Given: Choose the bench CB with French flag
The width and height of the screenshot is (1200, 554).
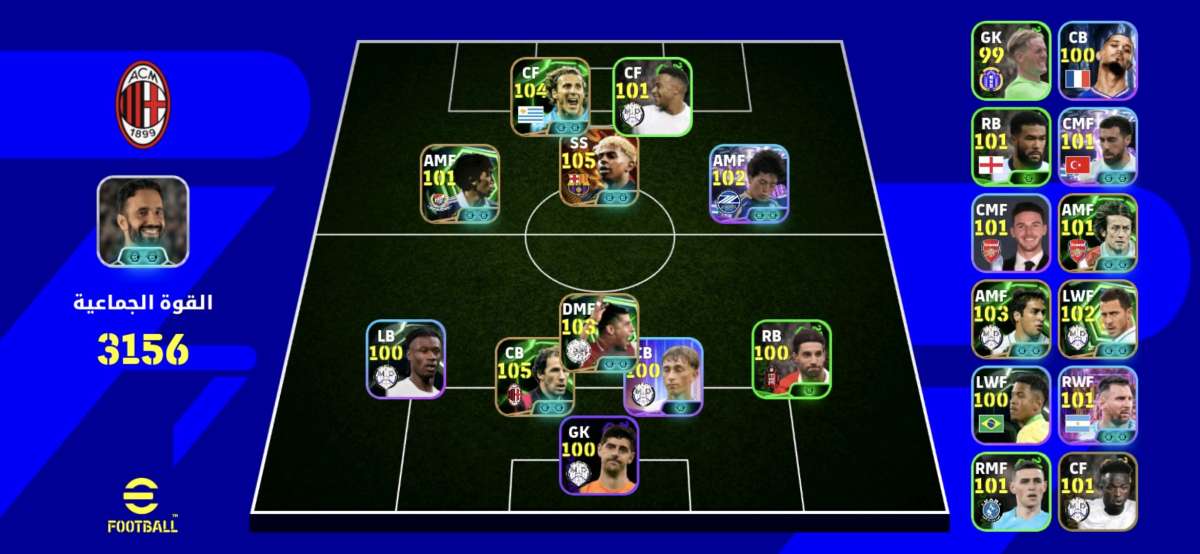Looking at the screenshot, I should (x=1097, y=61).
